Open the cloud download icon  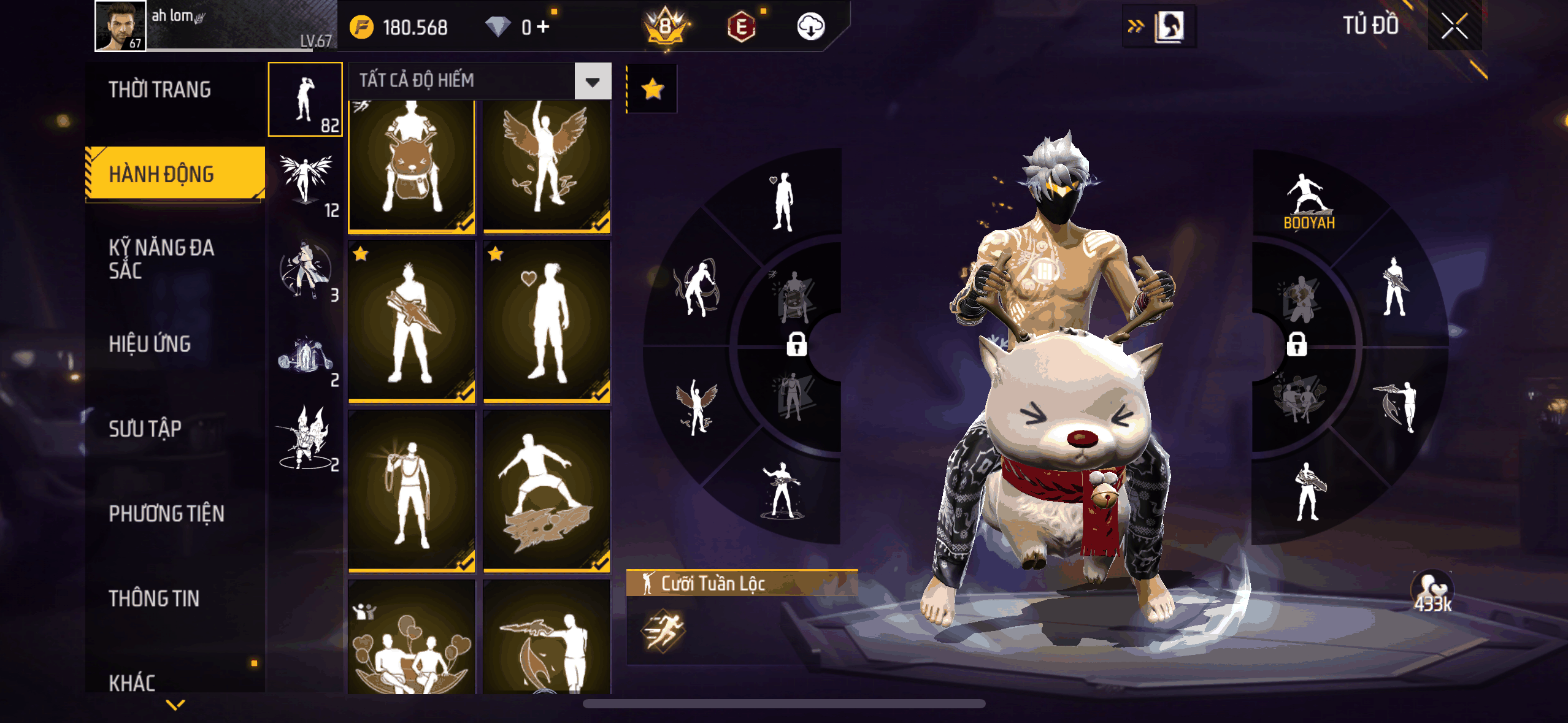pos(810,27)
